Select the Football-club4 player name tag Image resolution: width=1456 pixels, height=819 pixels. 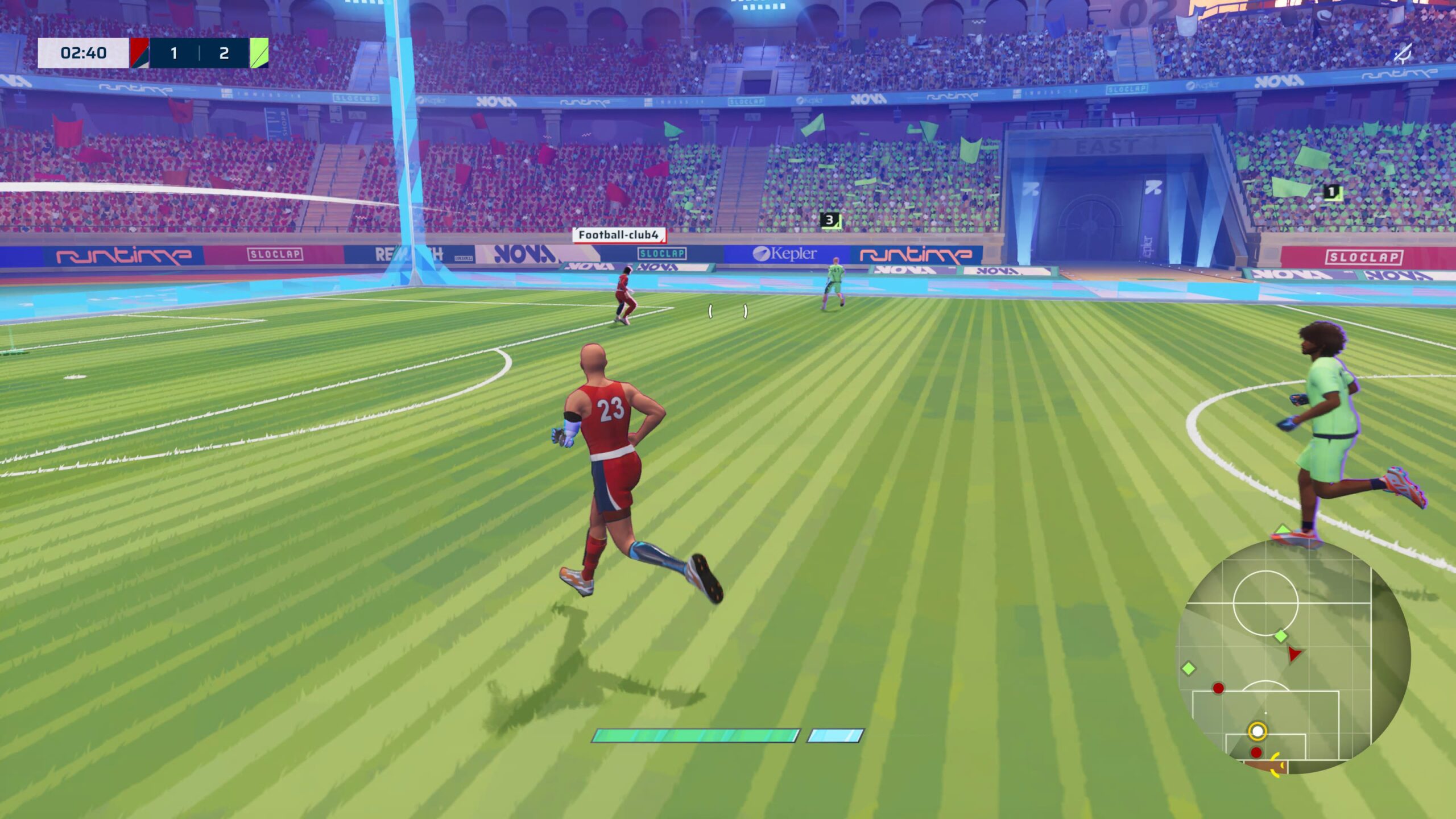[x=618, y=235]
